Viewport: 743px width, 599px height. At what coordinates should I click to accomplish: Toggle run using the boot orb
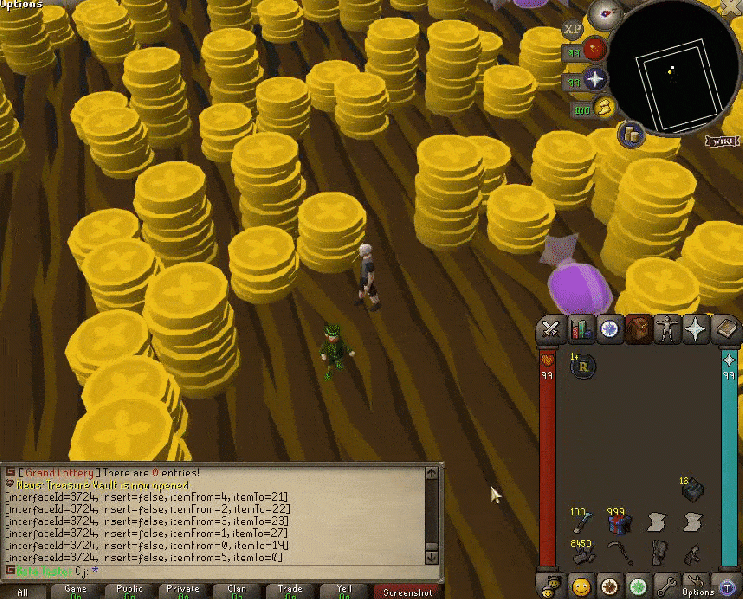click(605, 107)
